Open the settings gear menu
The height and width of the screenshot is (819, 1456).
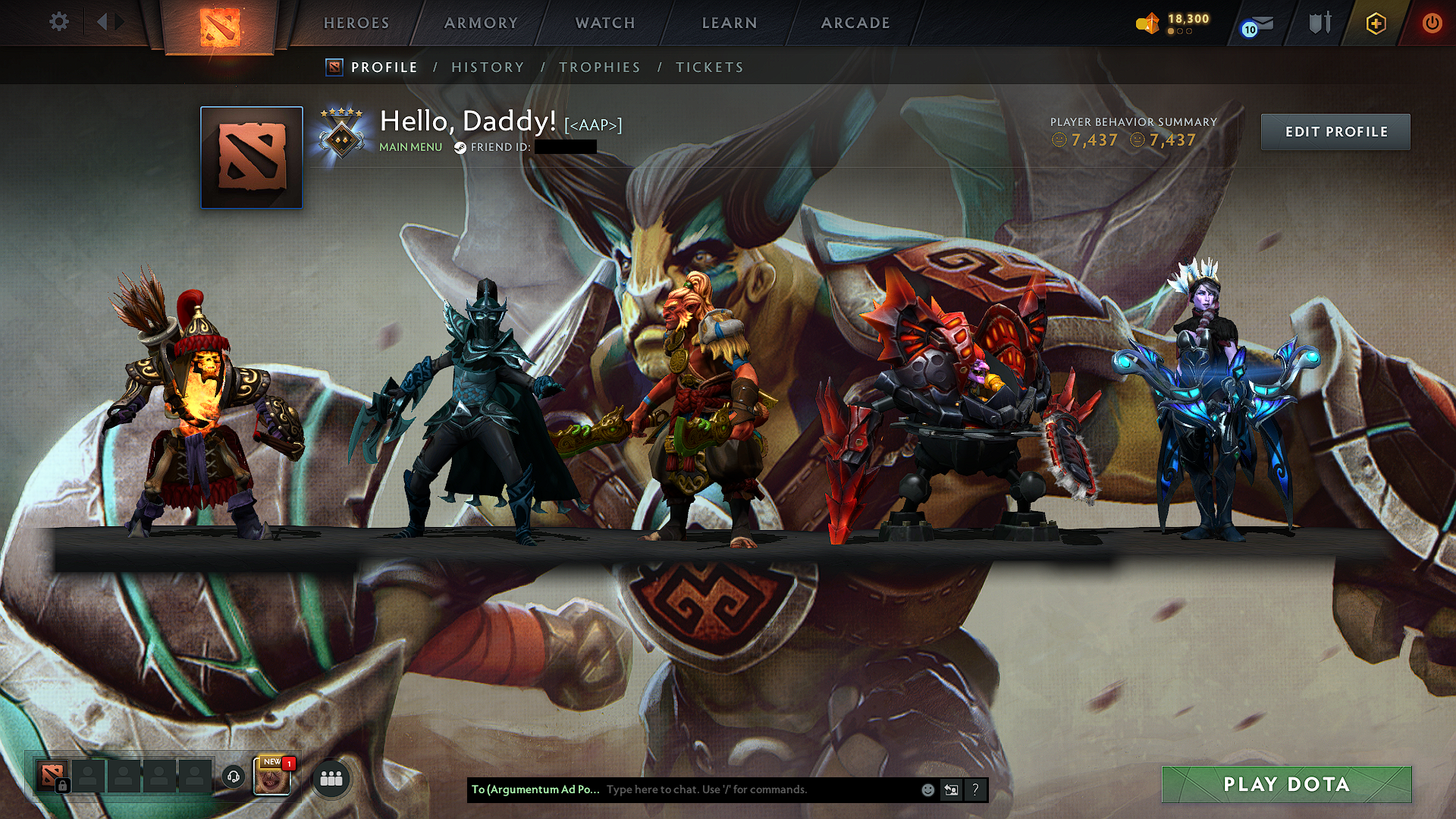[x=58, y=23]
